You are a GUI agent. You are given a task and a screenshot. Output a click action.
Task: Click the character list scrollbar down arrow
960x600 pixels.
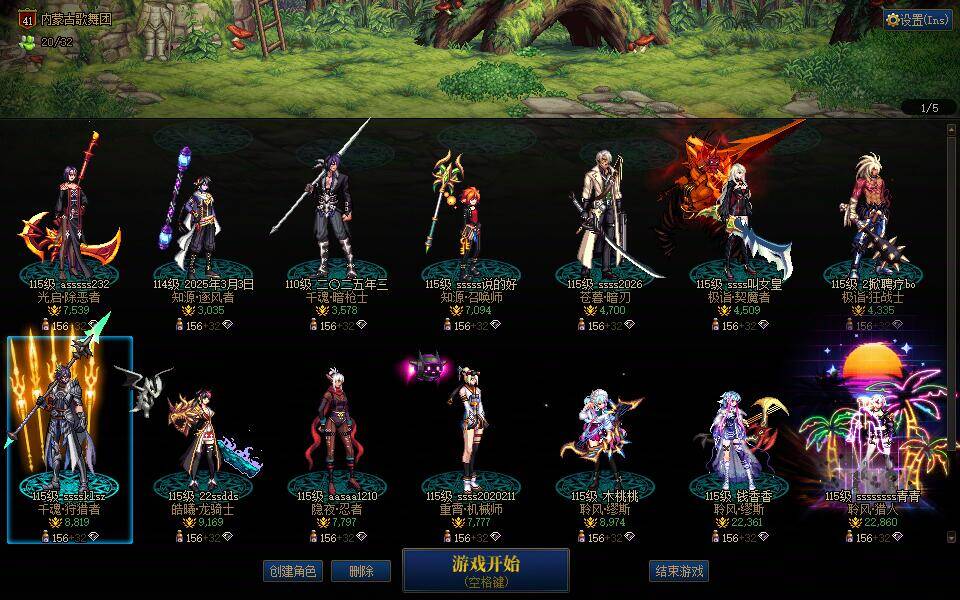click(951, 537)
